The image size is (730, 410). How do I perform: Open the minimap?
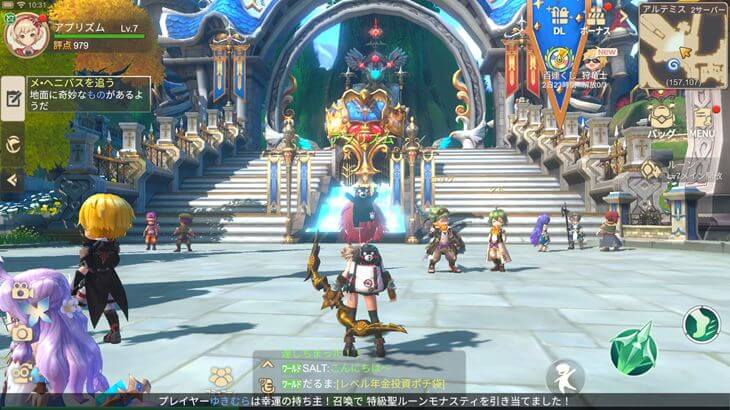[x=684, y=47]
